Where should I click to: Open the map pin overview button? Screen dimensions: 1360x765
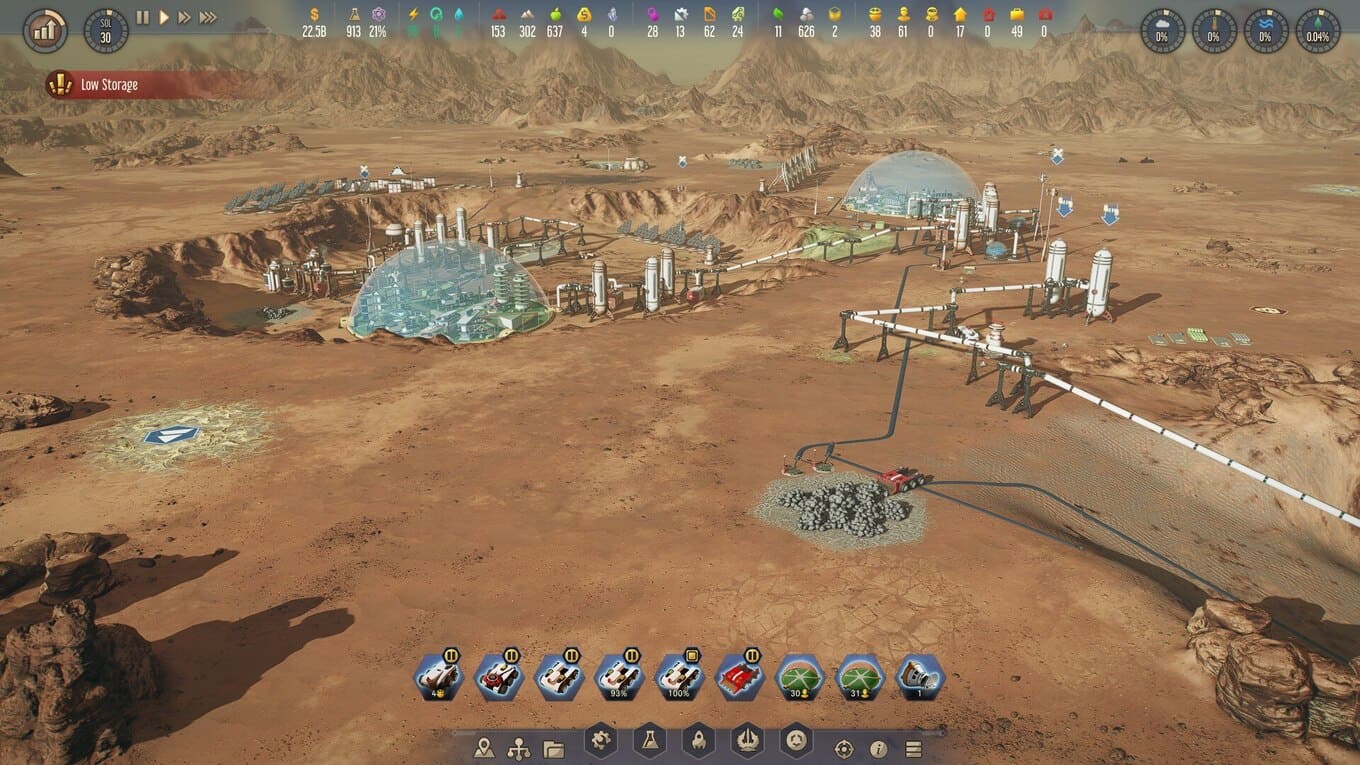coord(485,748)
